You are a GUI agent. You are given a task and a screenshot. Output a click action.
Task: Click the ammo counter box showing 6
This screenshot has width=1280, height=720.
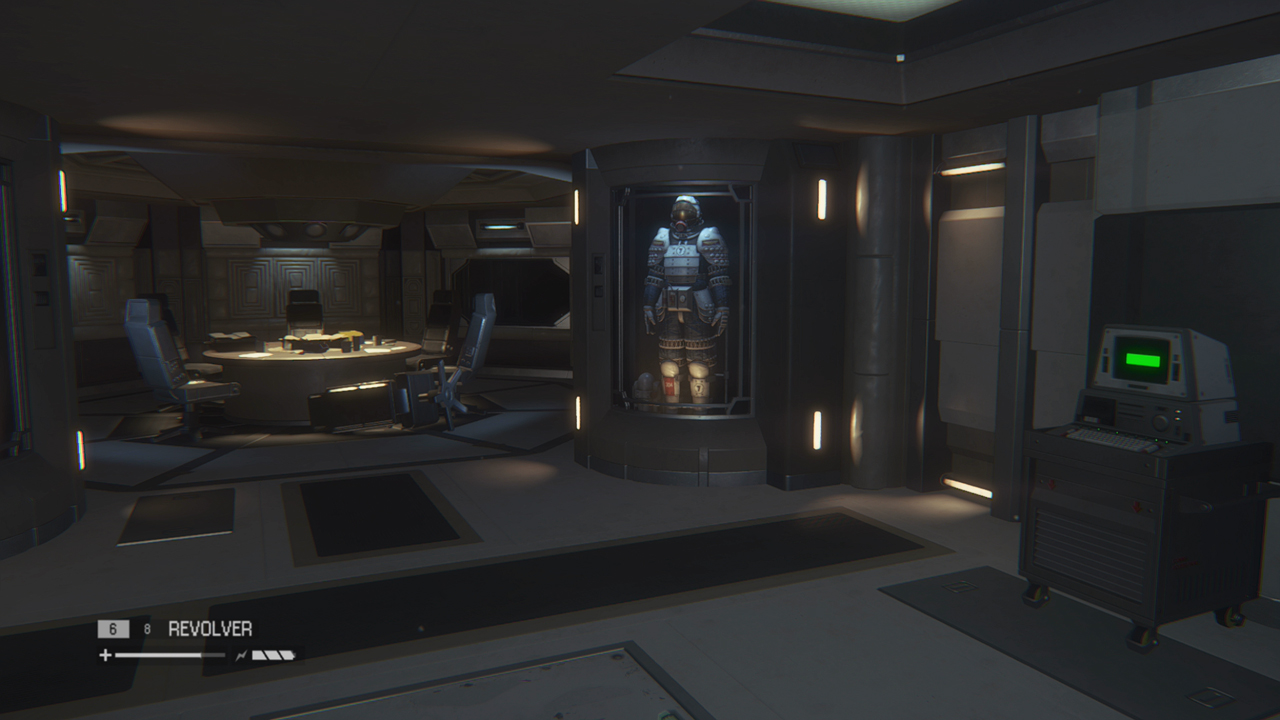tap(114, 628)
